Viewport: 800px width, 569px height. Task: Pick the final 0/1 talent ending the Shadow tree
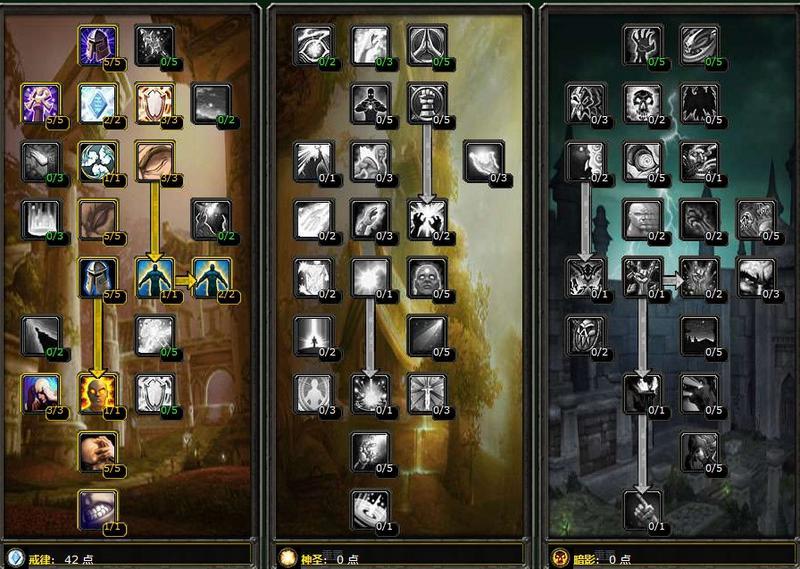pyautogui.click(x=643, y=507)
